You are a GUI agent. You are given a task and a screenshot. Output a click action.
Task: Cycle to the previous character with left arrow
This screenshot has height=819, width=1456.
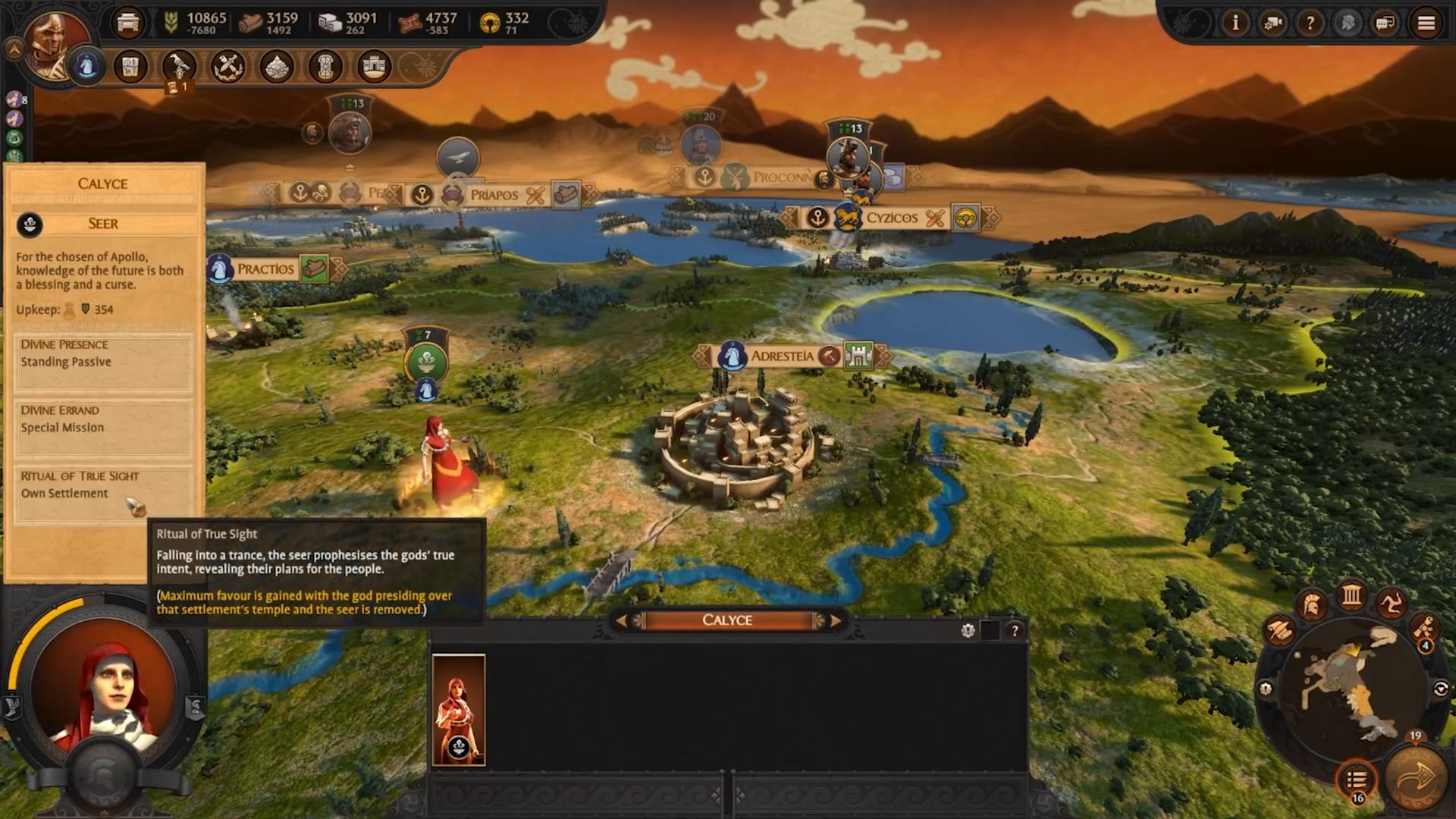[x=621, y=620]
